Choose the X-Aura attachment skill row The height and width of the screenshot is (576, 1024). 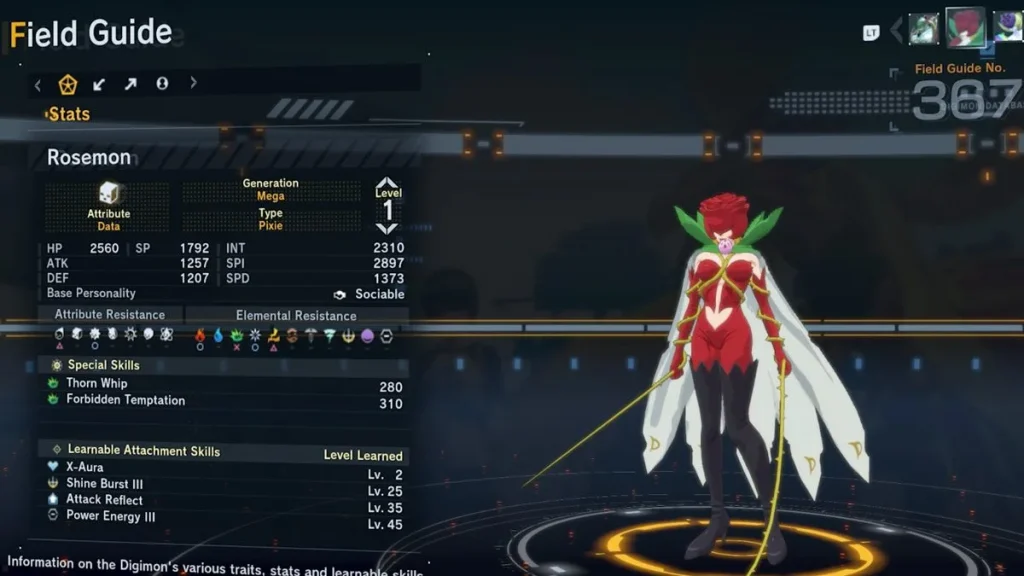click(x=85, y=467)
